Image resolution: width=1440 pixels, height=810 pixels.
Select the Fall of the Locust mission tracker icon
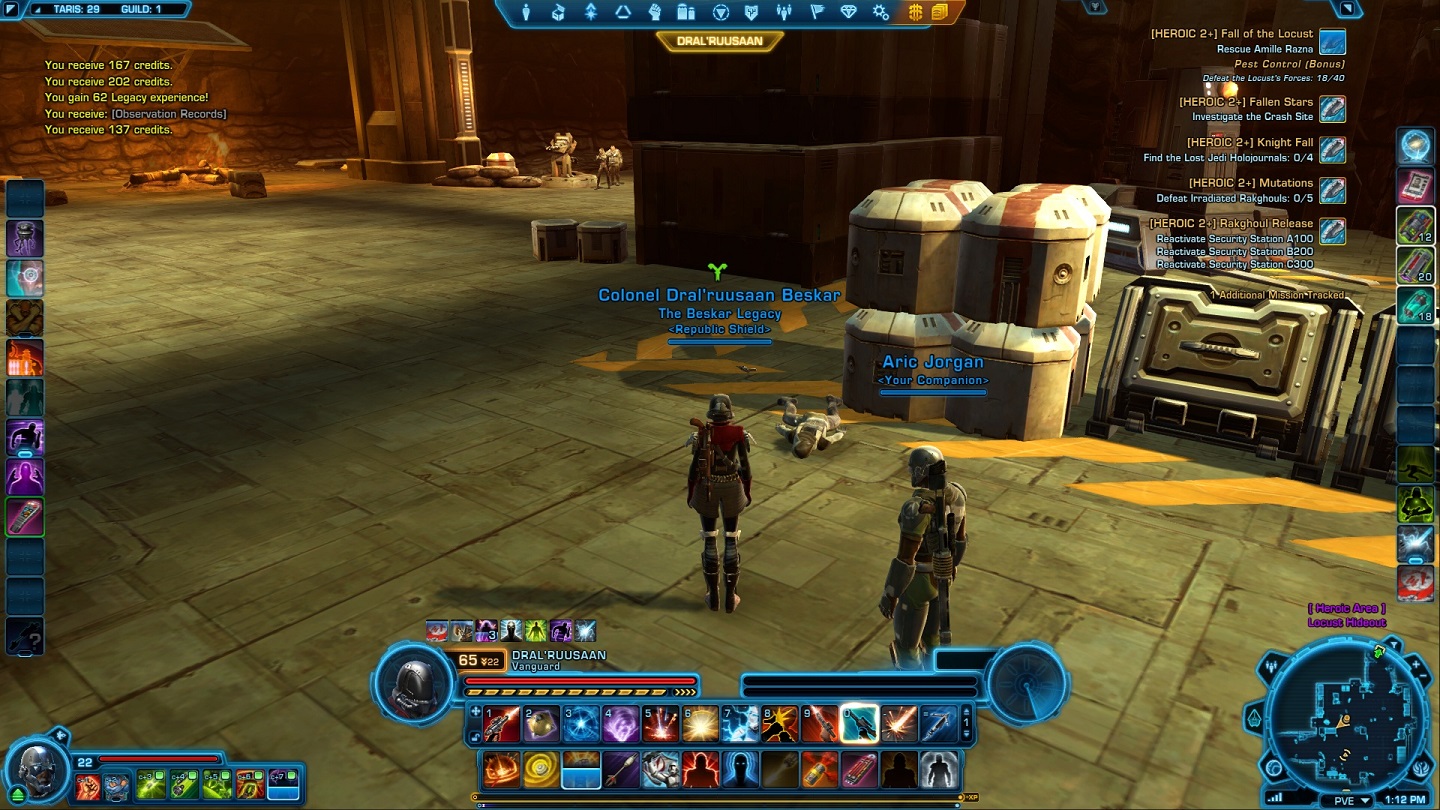point(1332,42)
